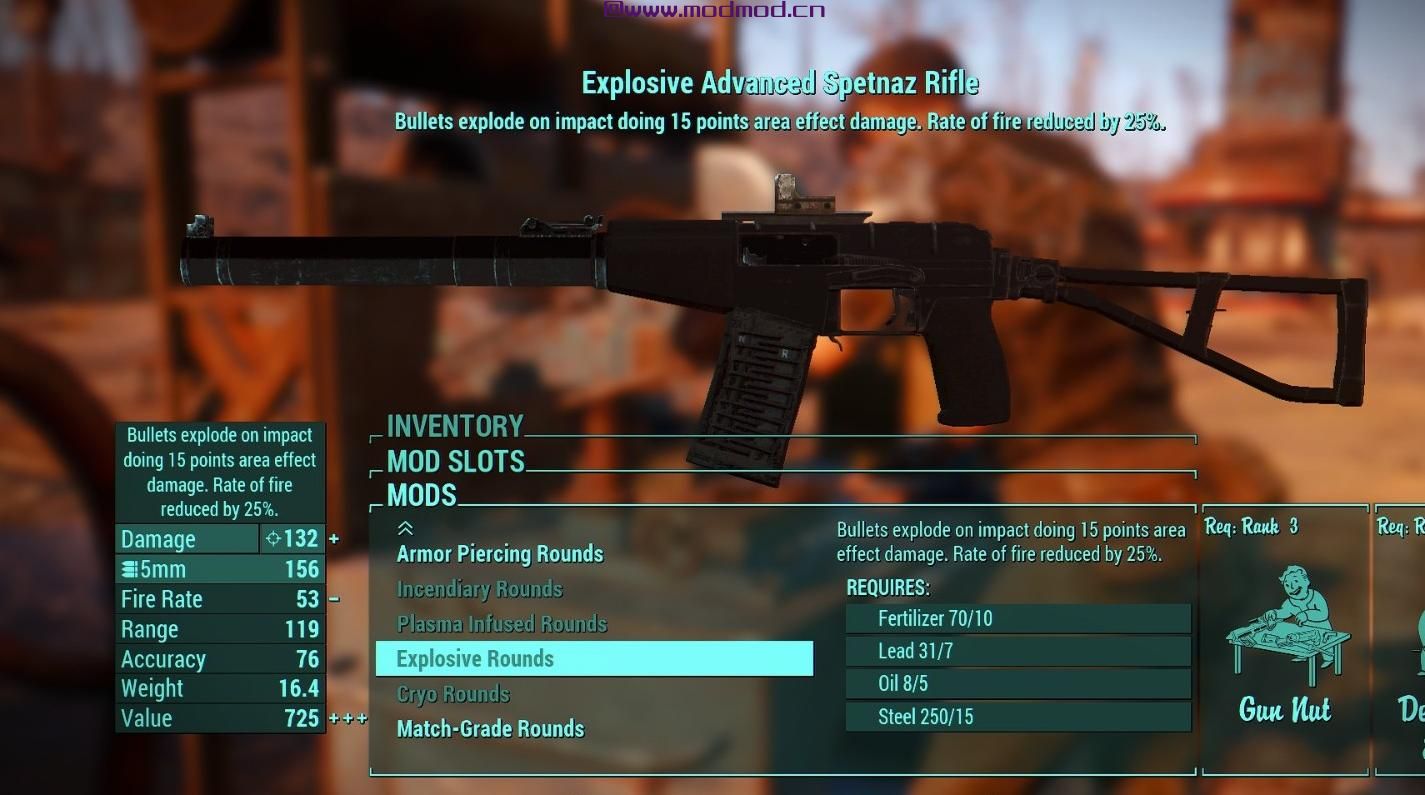This screenshot has height=795, width=1425.
Task: Expand the INVENTORY section
Action: pos(455,426)
